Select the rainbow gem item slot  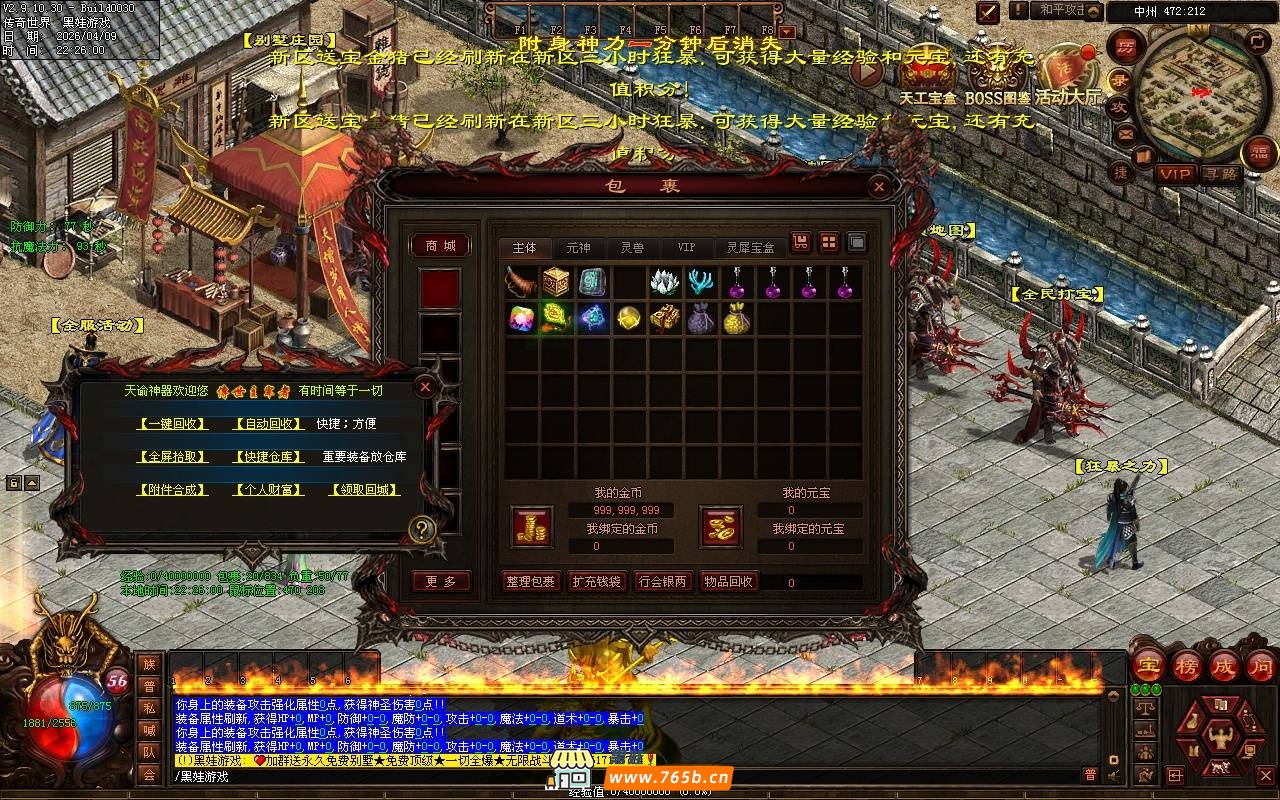pyautogui.click(x=521, y=318)
